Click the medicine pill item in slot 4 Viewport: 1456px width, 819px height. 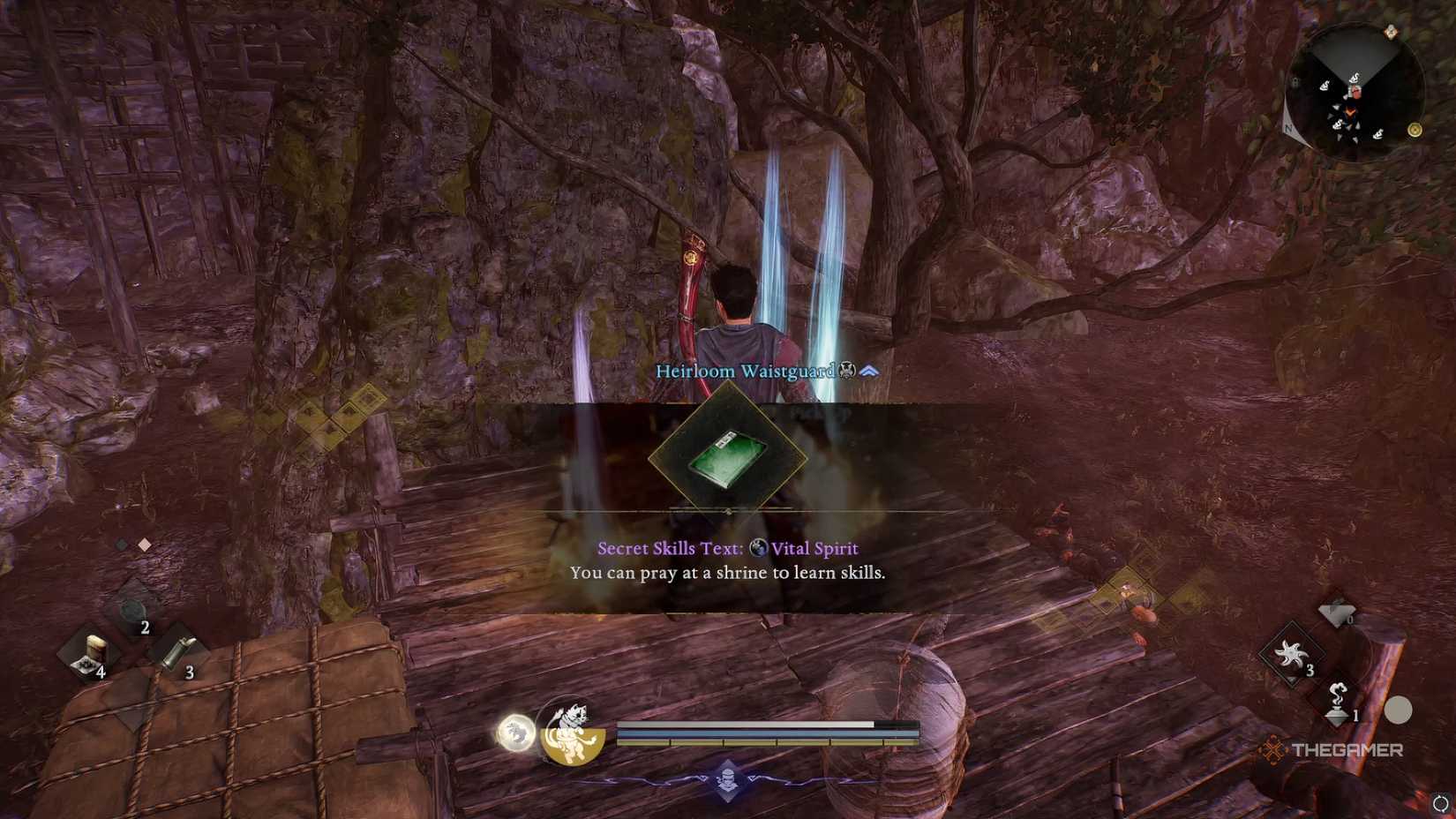(x=92, y=652)
